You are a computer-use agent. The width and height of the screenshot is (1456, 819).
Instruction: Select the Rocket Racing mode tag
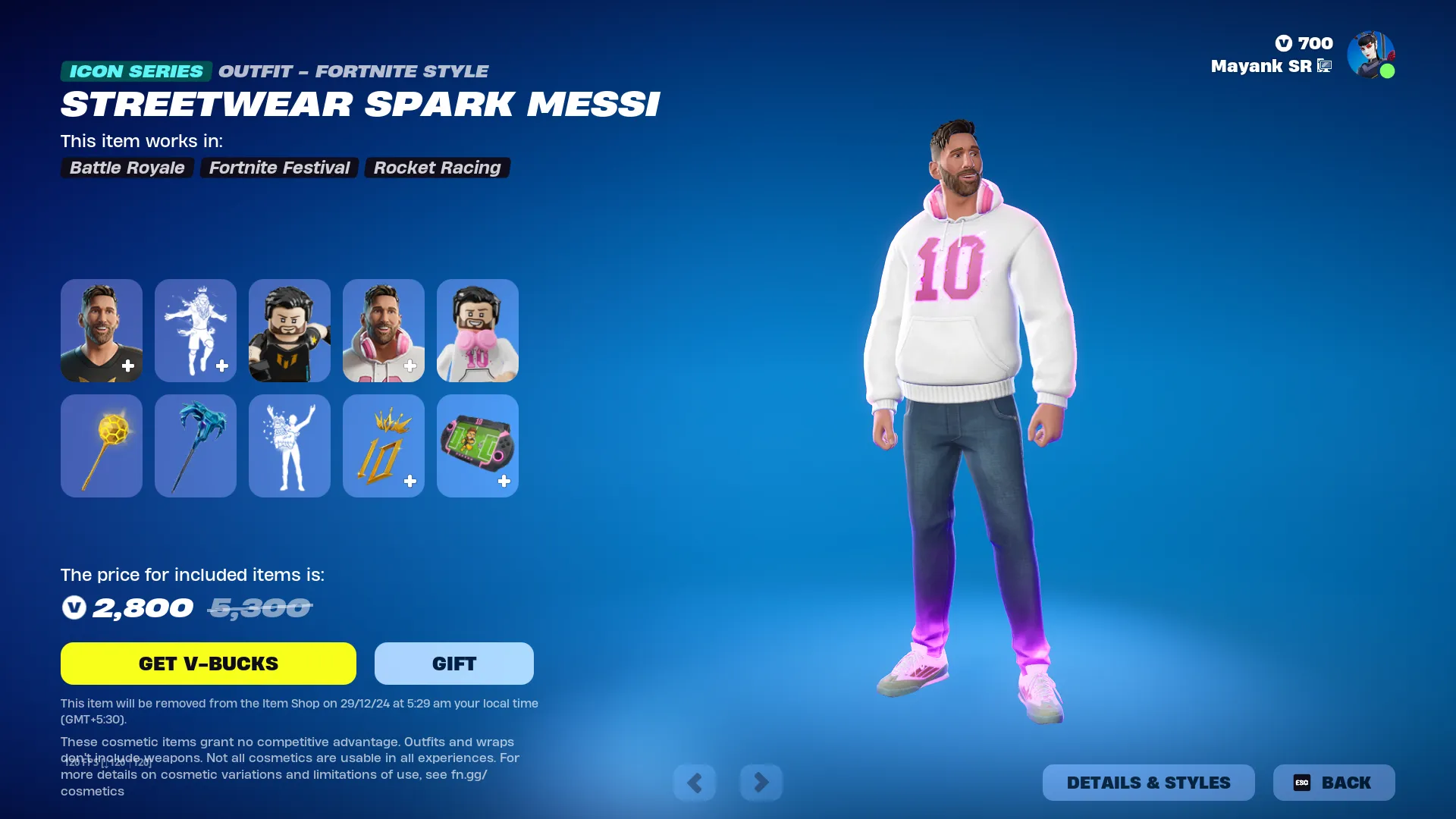[437, 168]
